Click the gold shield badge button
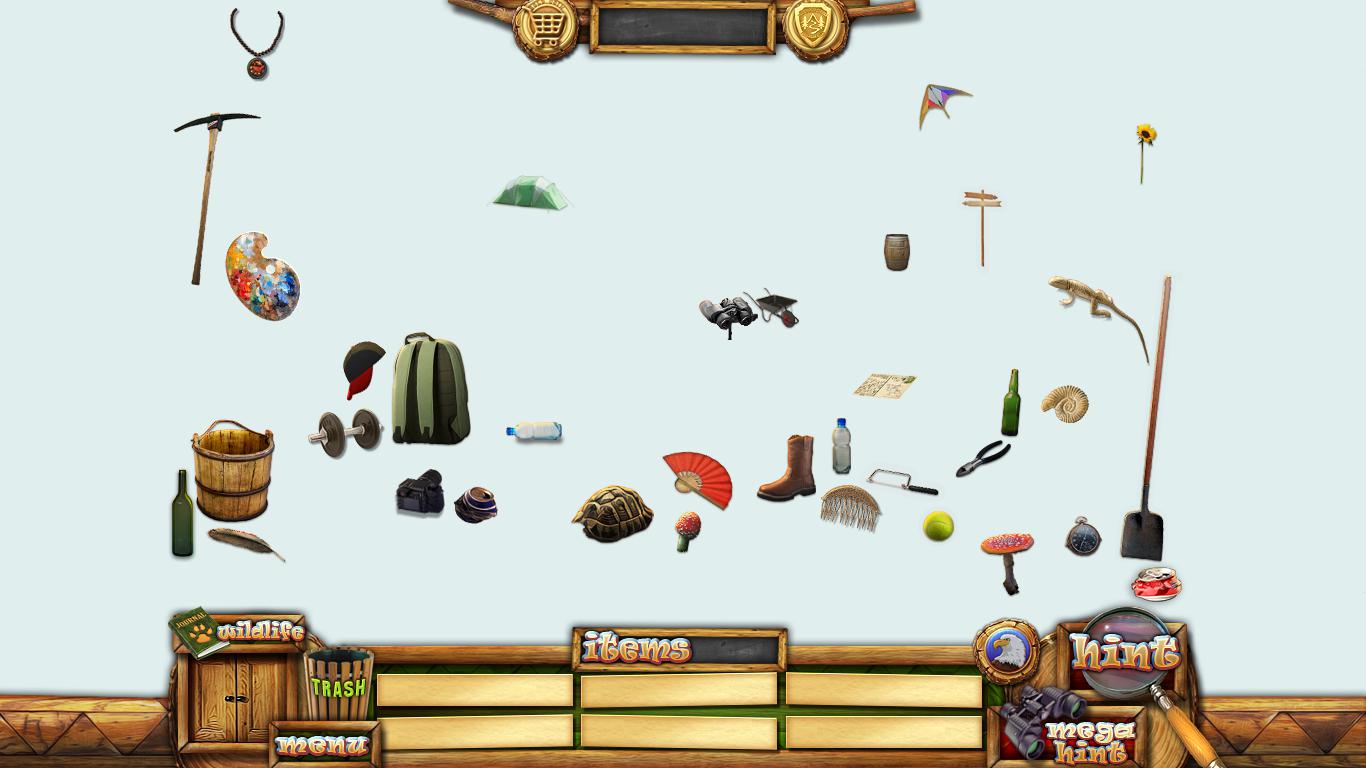The height and width of the screenshot is (768, 1366). coord(815,27)
